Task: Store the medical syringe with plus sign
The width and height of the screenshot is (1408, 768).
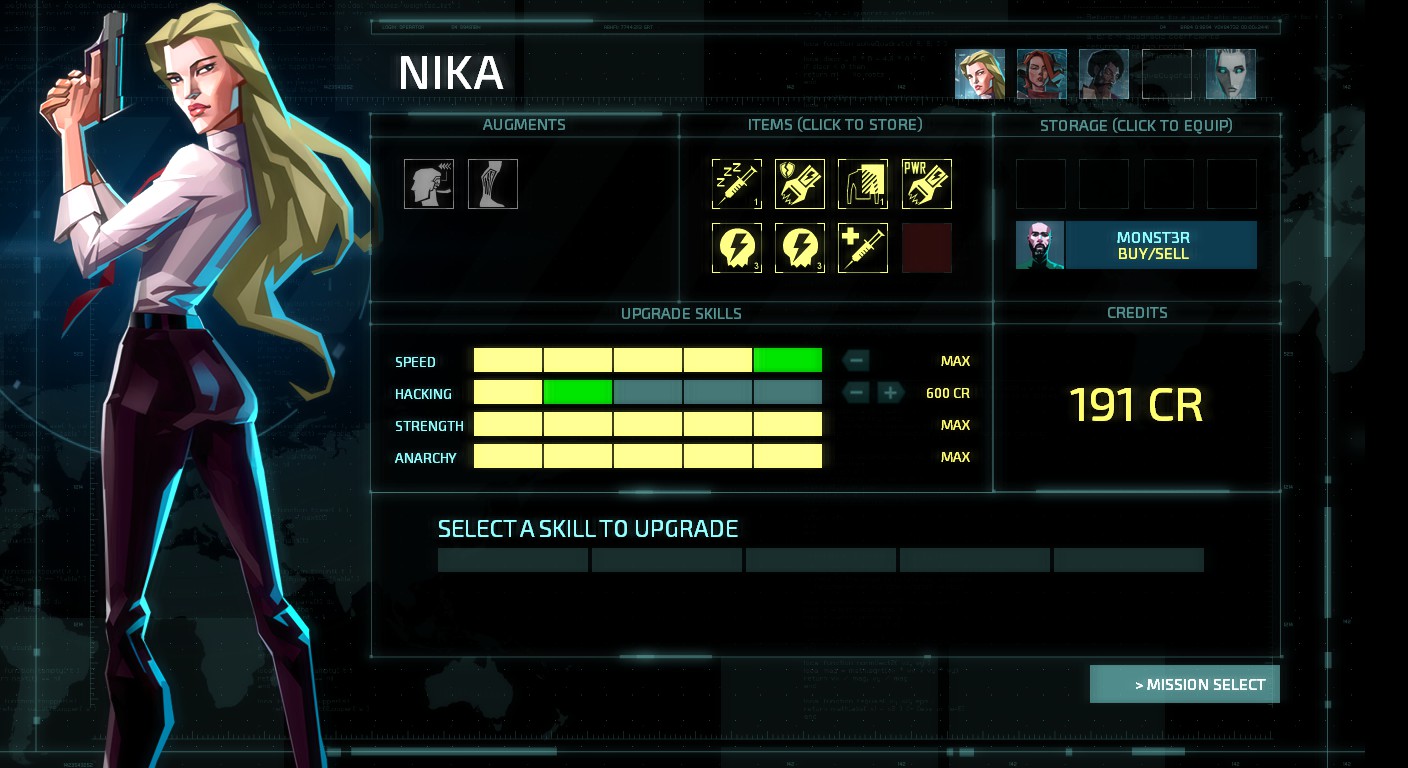Action: click(863, 248)
